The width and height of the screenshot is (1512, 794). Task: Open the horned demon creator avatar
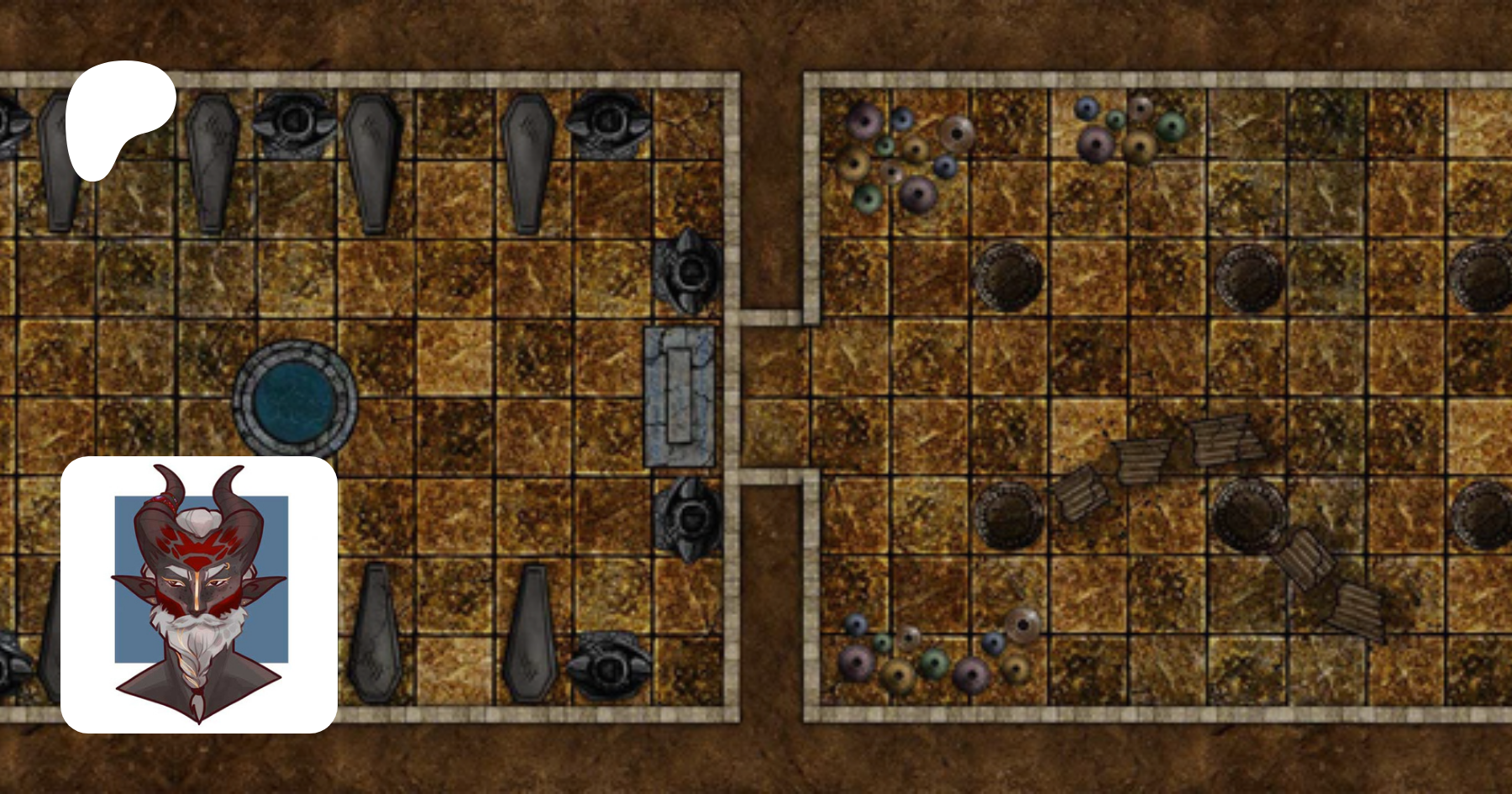point(199,594)
